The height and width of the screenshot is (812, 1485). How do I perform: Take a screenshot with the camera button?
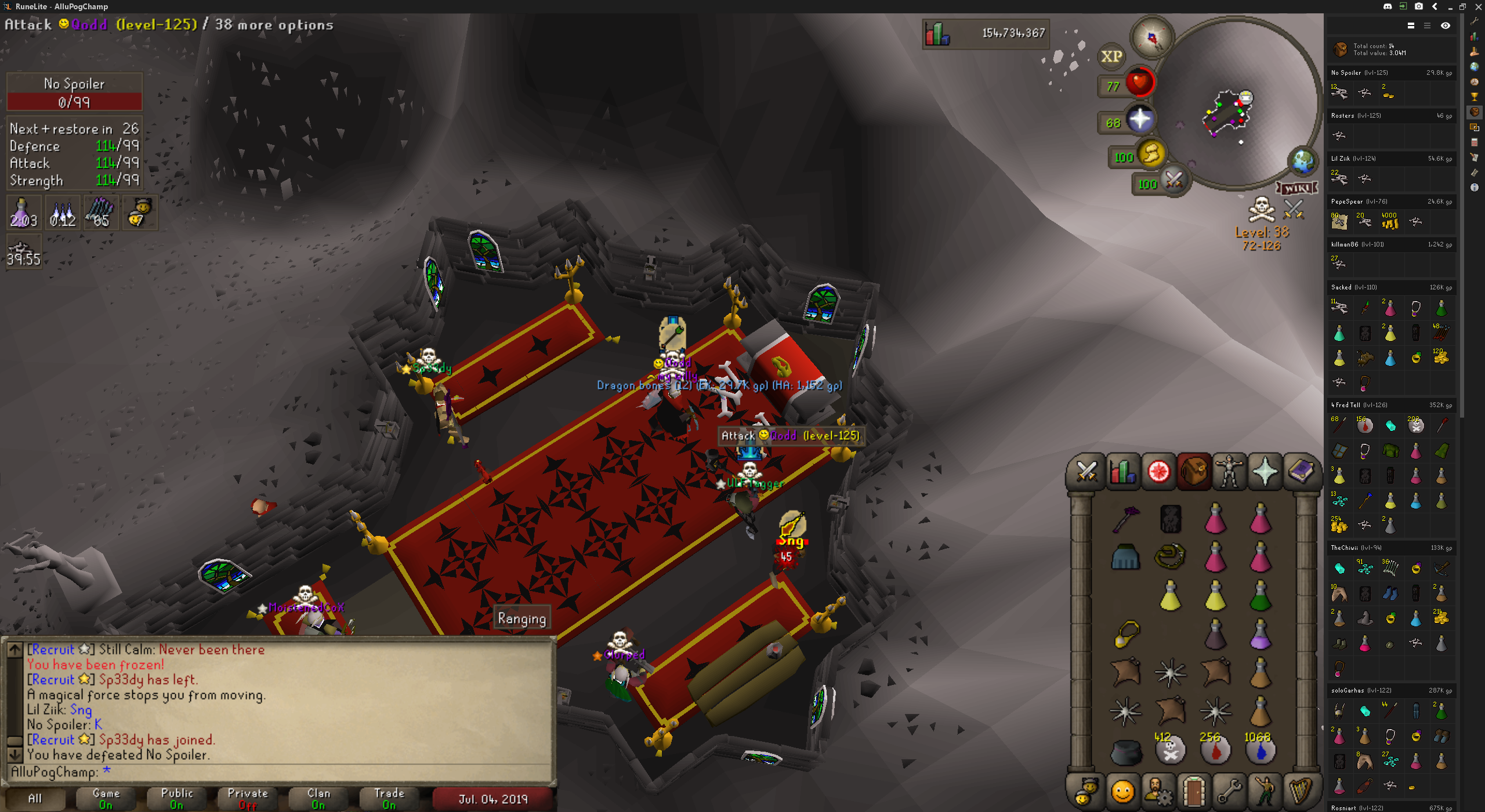pos(1418,6)
